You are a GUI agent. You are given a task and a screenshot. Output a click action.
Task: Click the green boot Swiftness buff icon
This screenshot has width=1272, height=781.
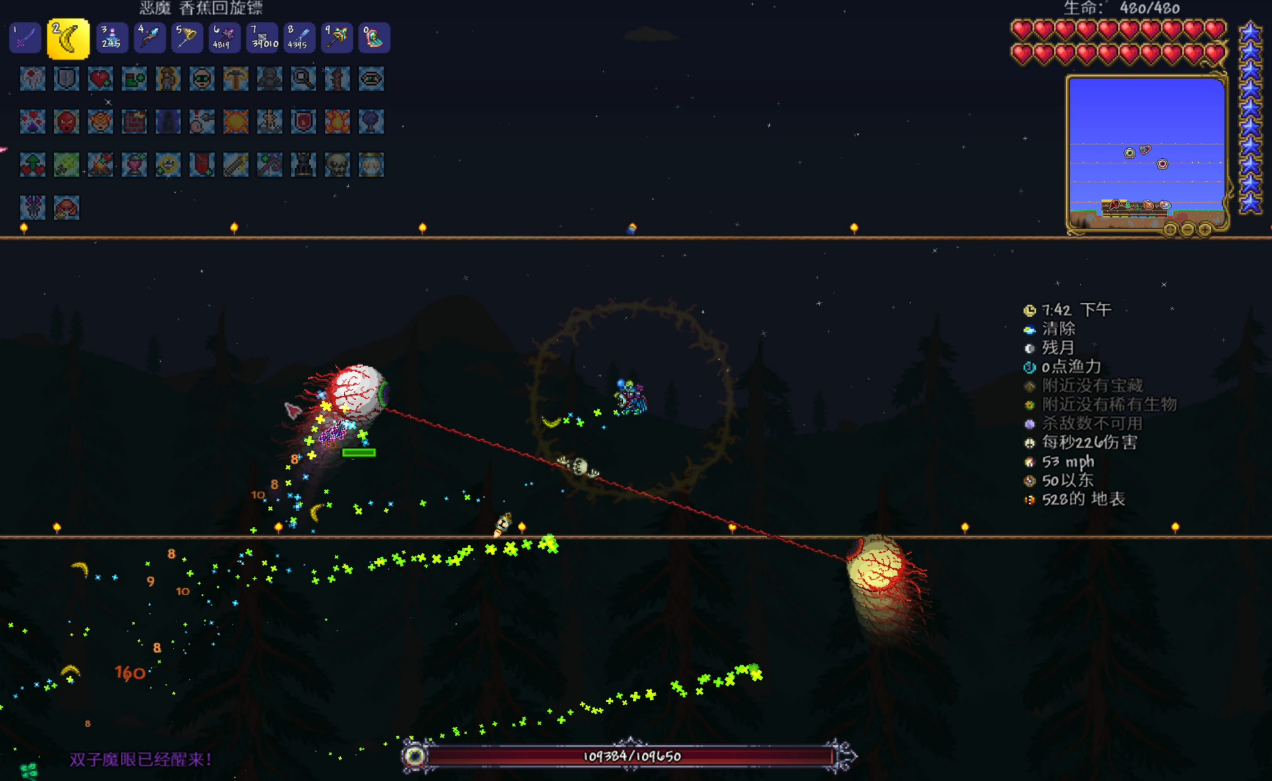134,78
